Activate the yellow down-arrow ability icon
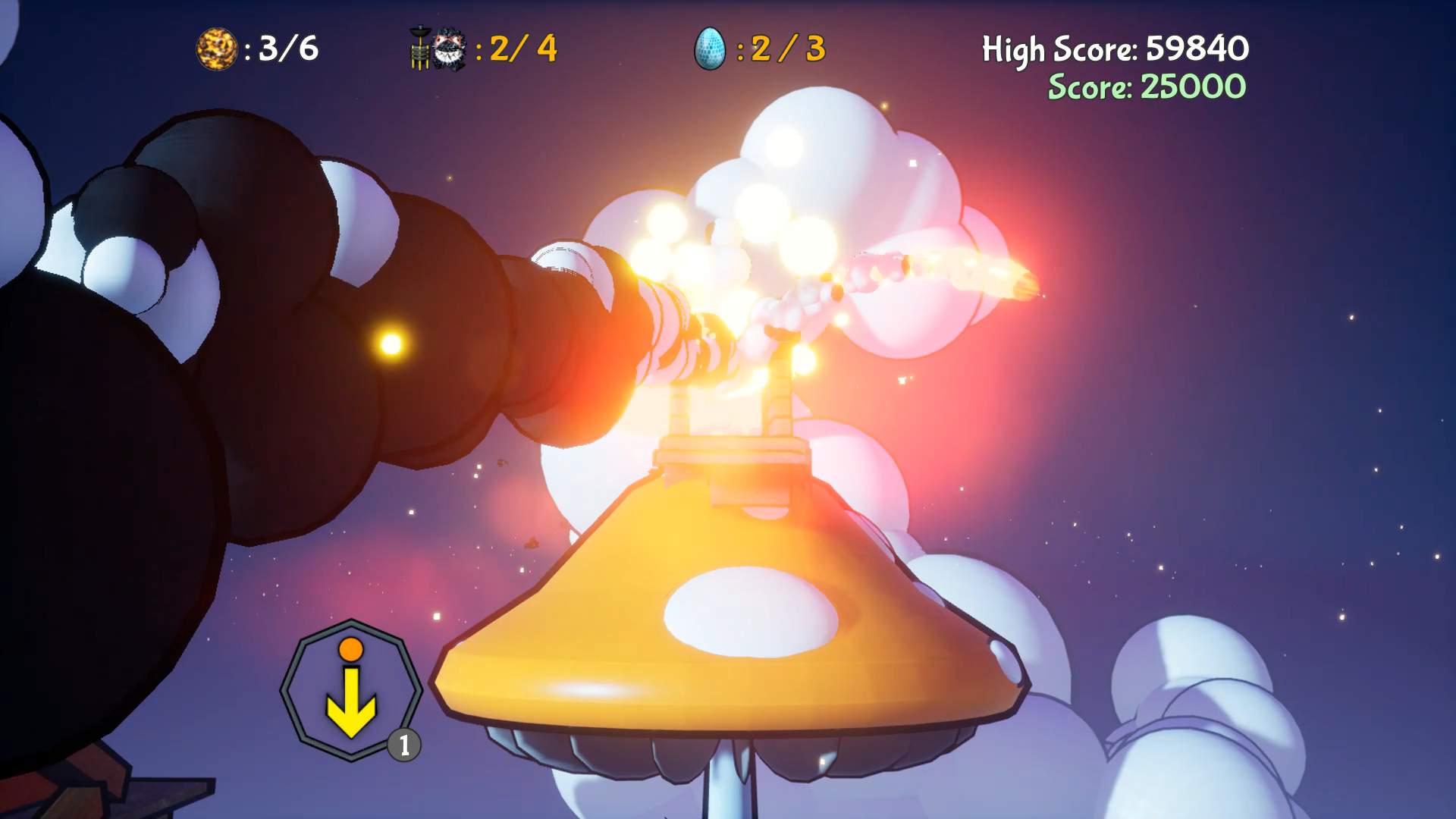This screenshot has height=819, width=1456. [x=351, y=704]
